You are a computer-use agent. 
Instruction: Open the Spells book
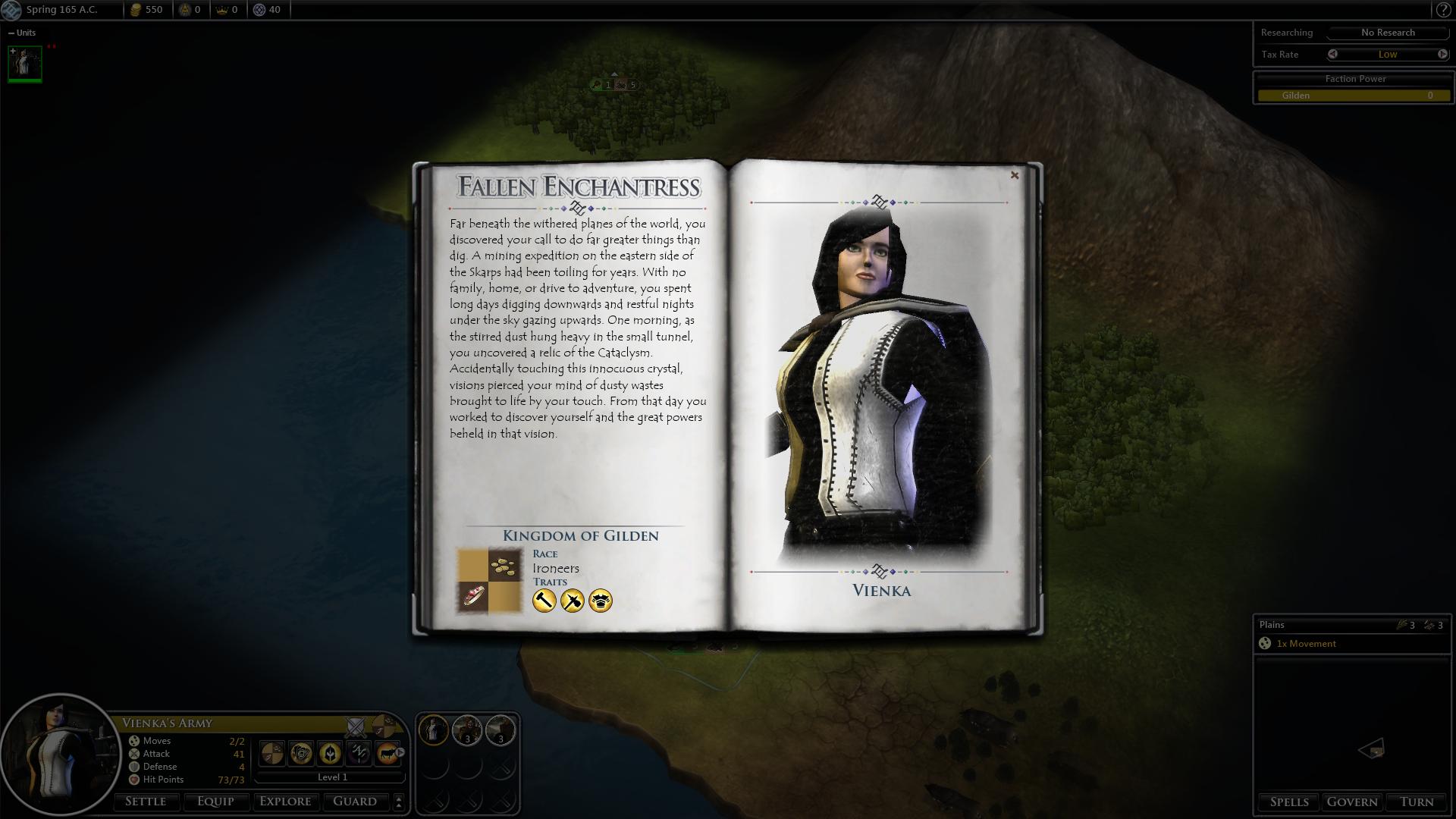tap(1289, 802)
